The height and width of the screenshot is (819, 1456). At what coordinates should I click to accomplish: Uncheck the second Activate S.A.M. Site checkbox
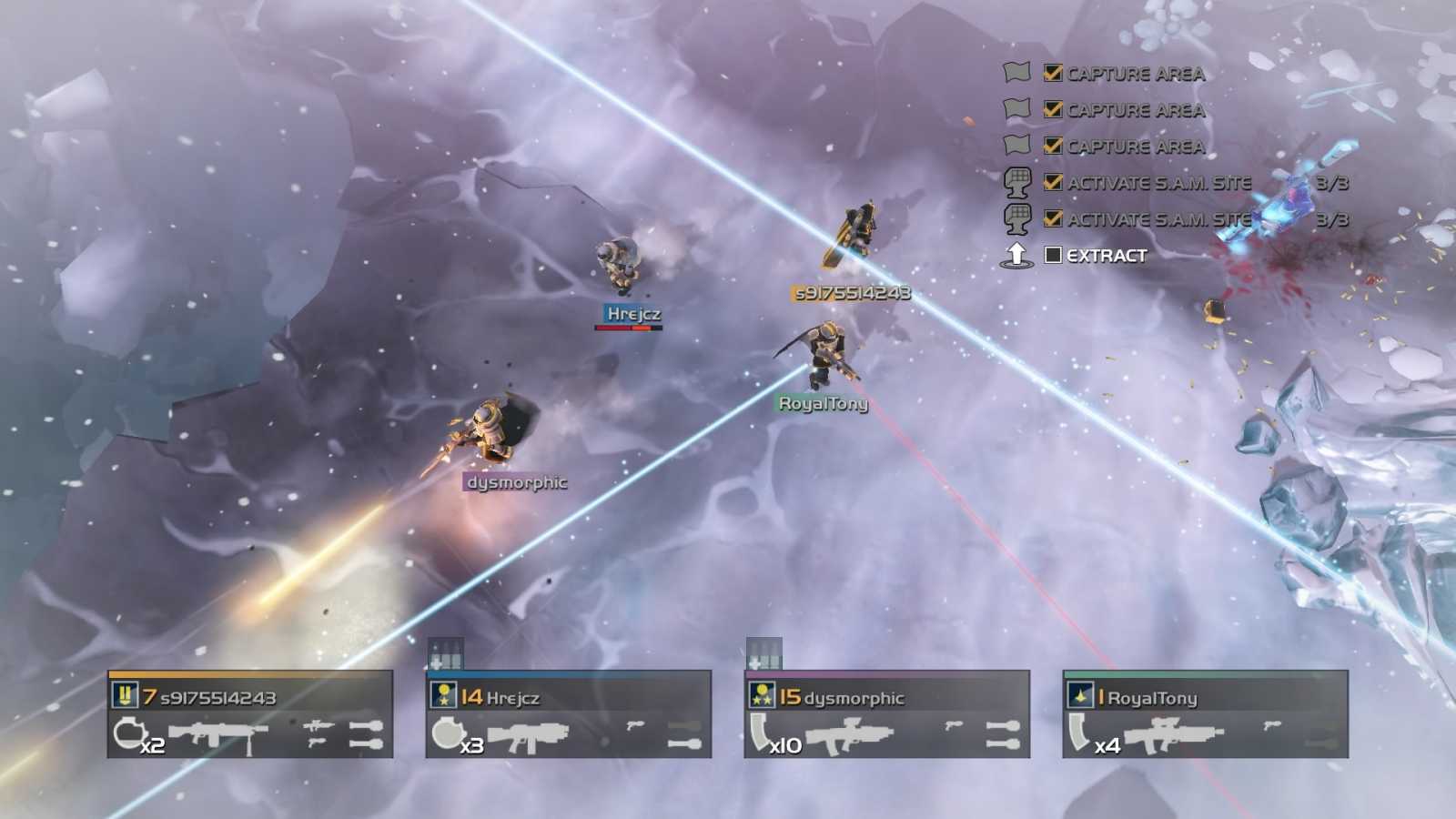coord(1051,218)
